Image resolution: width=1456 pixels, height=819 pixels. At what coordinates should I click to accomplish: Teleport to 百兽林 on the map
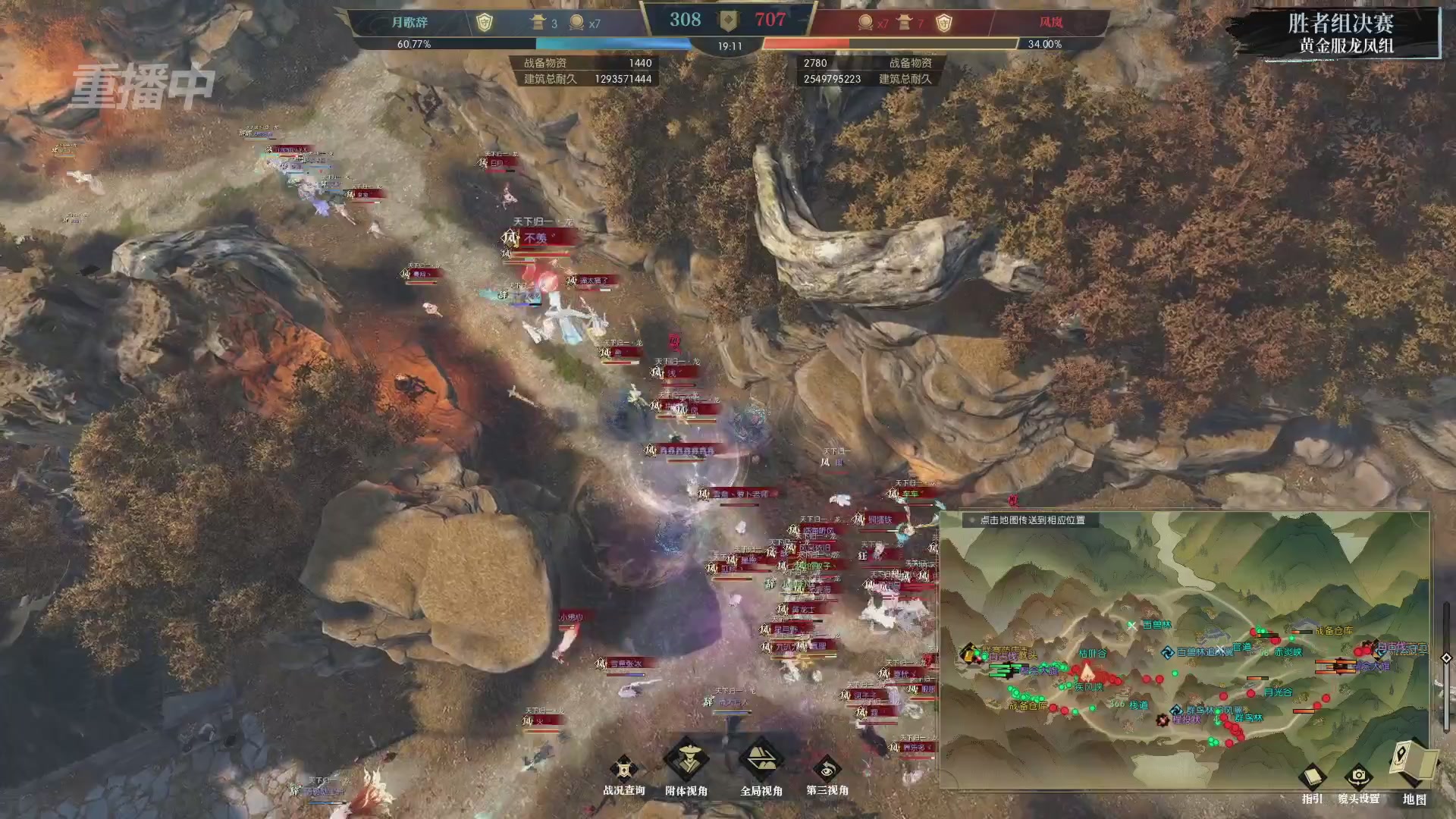tap(1156, 625)
